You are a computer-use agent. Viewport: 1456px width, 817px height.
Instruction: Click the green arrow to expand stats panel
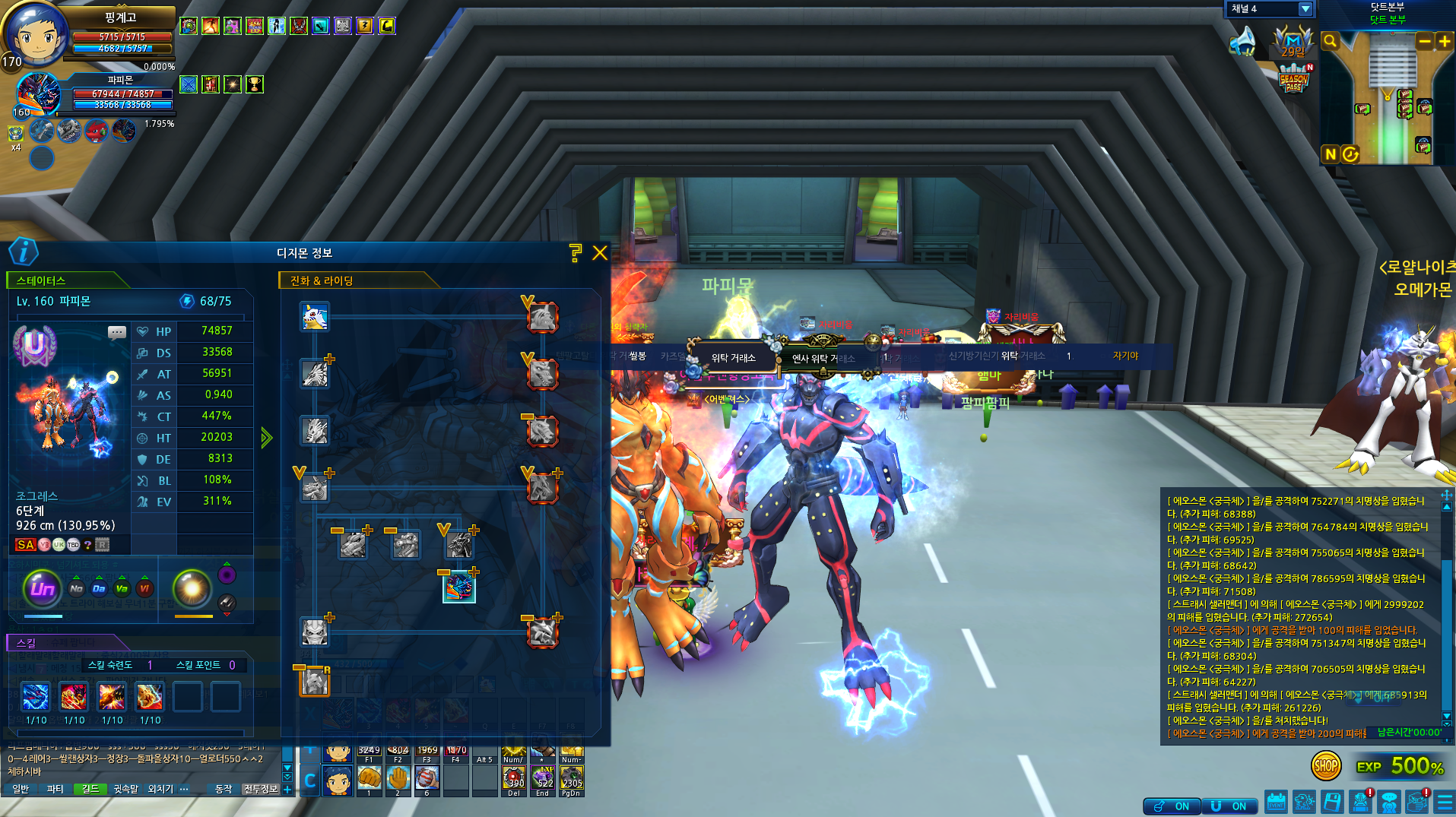click(266, 438)
